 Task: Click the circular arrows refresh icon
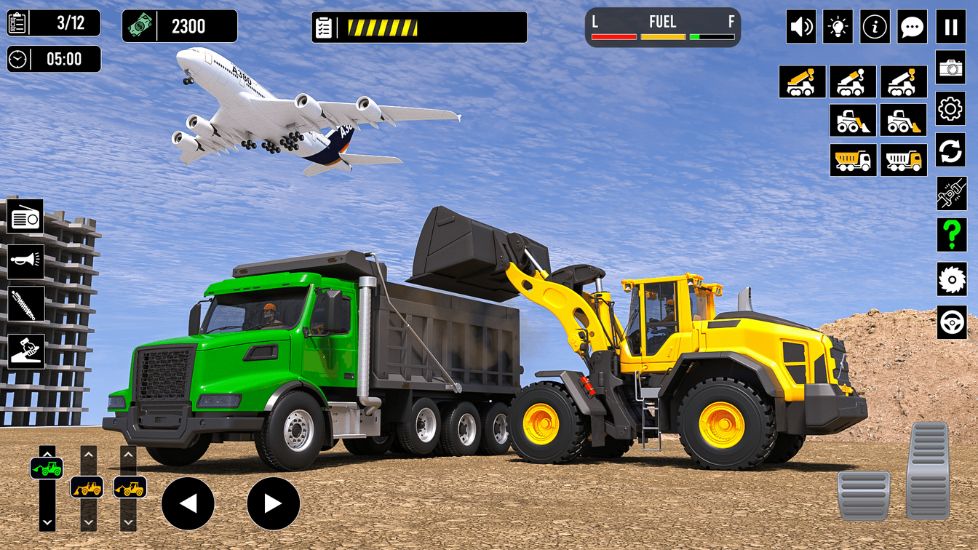point(950,151)
